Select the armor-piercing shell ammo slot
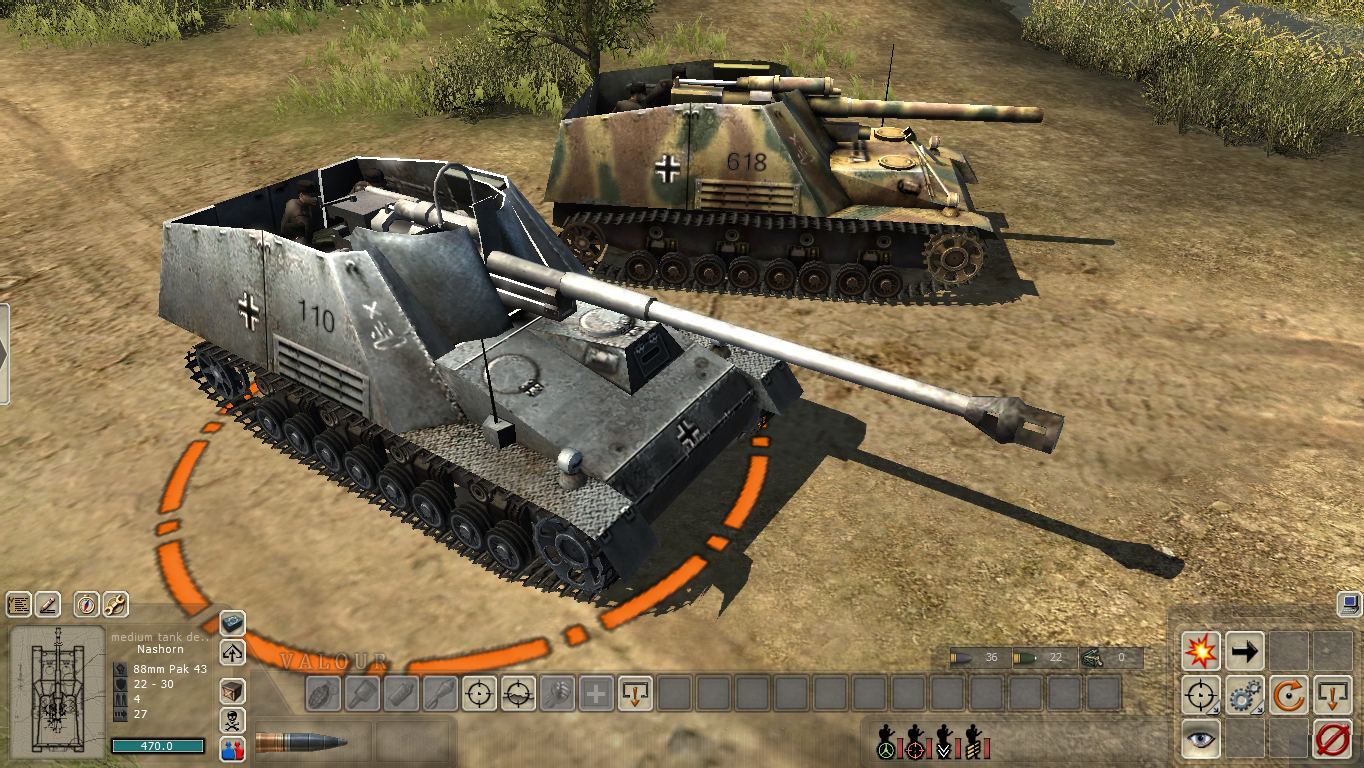Image resolution: width=1364 pixels, height=768 pixels. (x=302, y=743)
